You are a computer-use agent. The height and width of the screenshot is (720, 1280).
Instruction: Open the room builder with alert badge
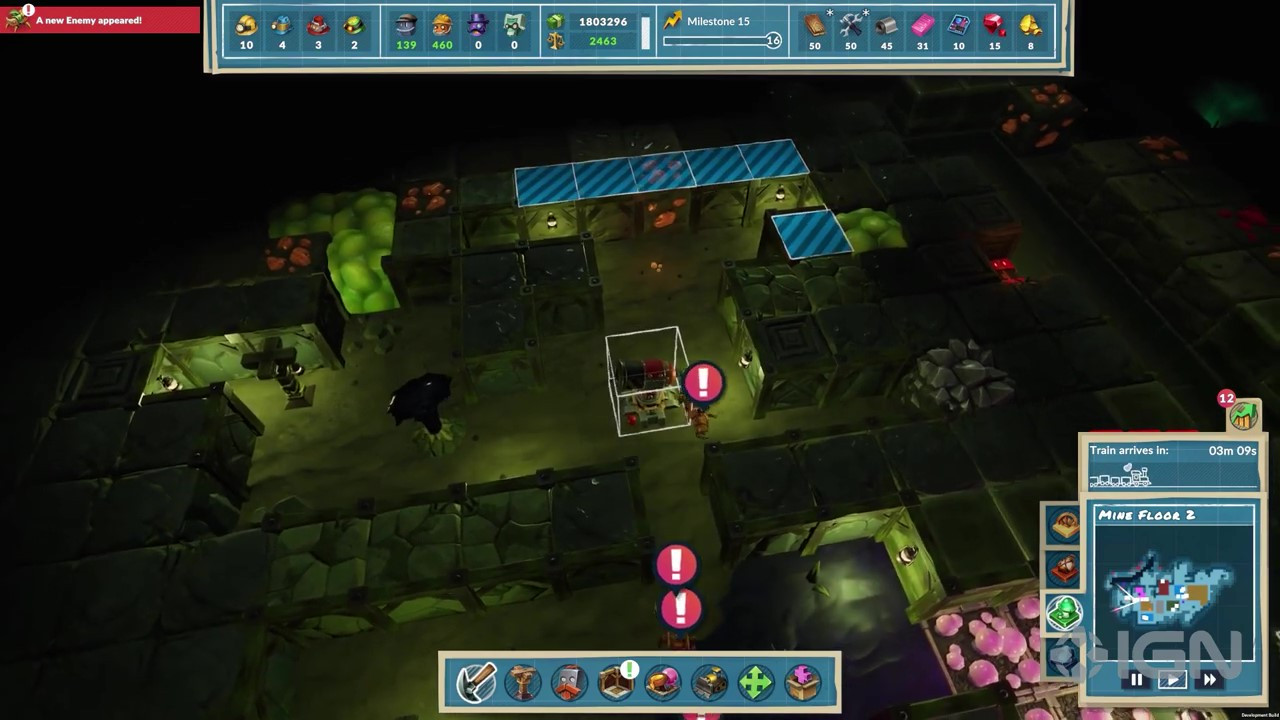click(x=616, y=682)
